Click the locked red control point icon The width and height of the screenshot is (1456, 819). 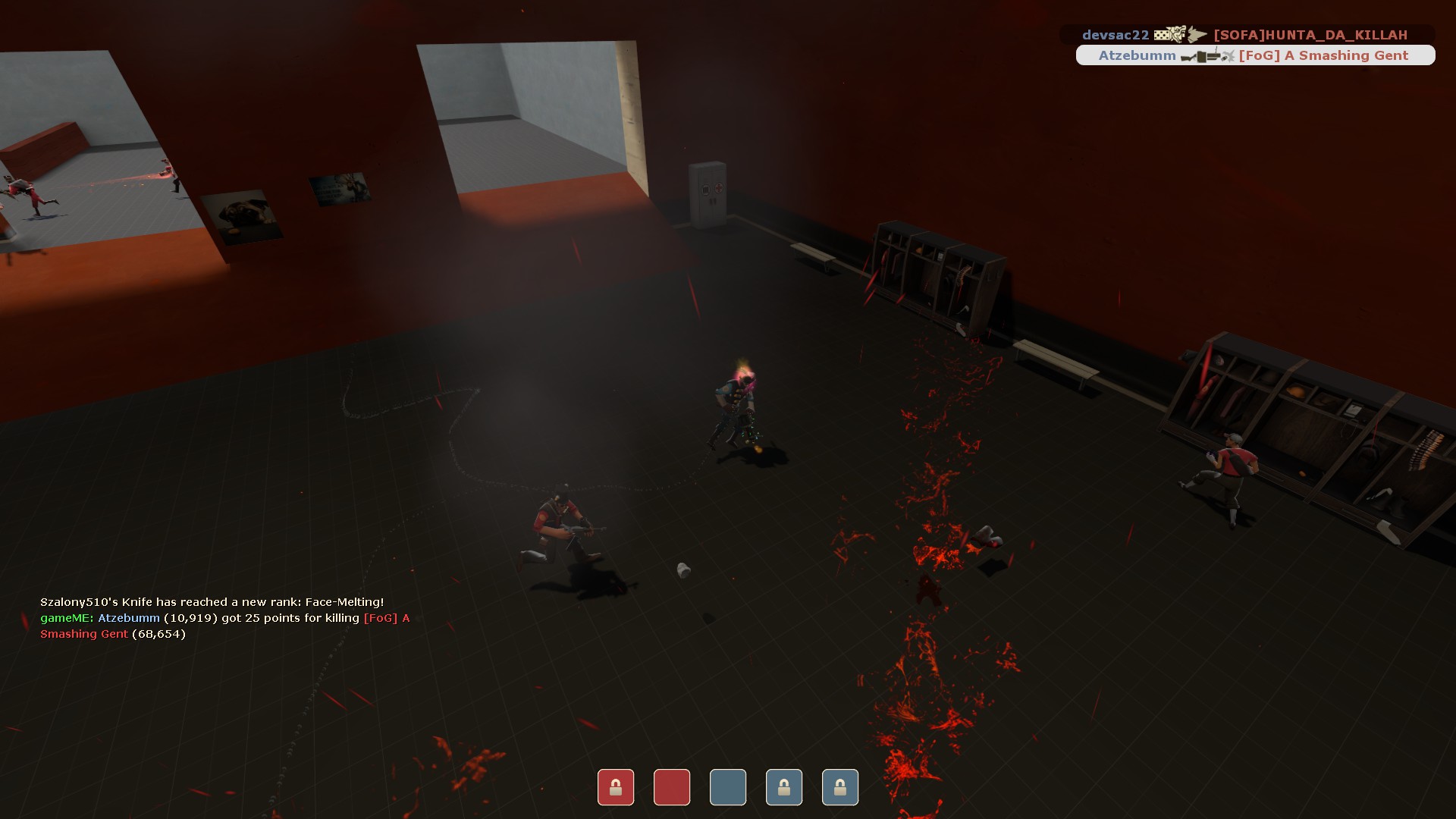(615, 787)
